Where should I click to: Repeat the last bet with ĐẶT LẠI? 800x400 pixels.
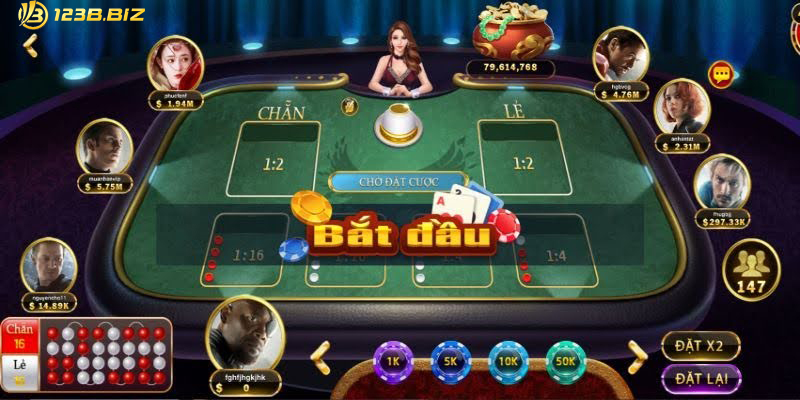pos(700,378)
